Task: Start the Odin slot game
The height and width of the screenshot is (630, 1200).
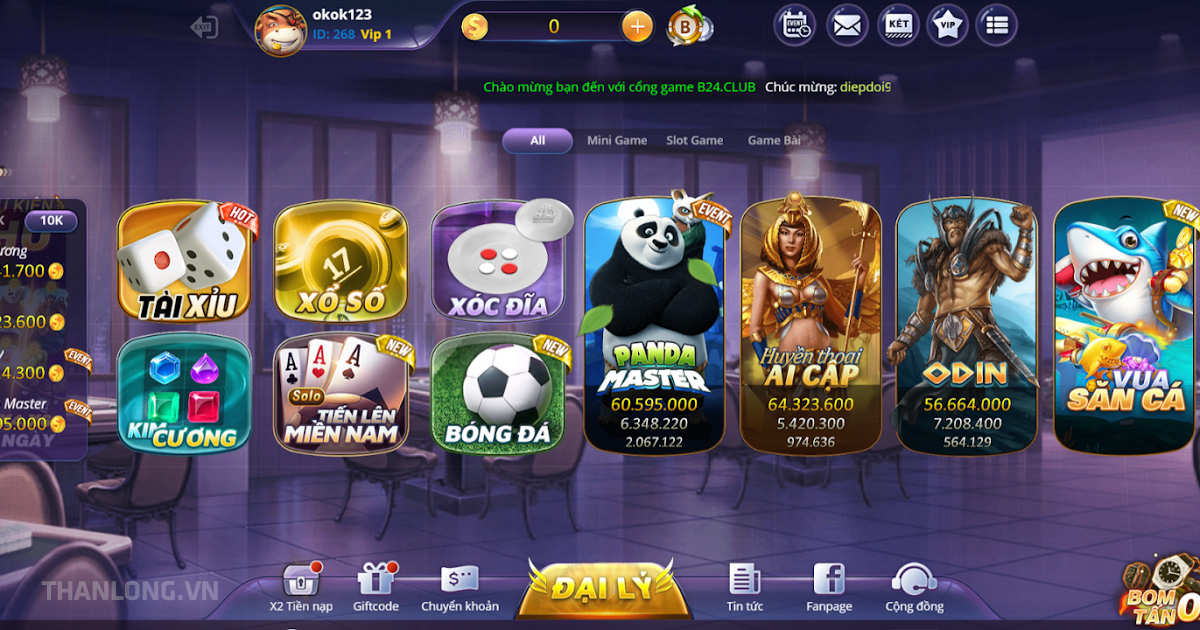Action: (966, 325)
